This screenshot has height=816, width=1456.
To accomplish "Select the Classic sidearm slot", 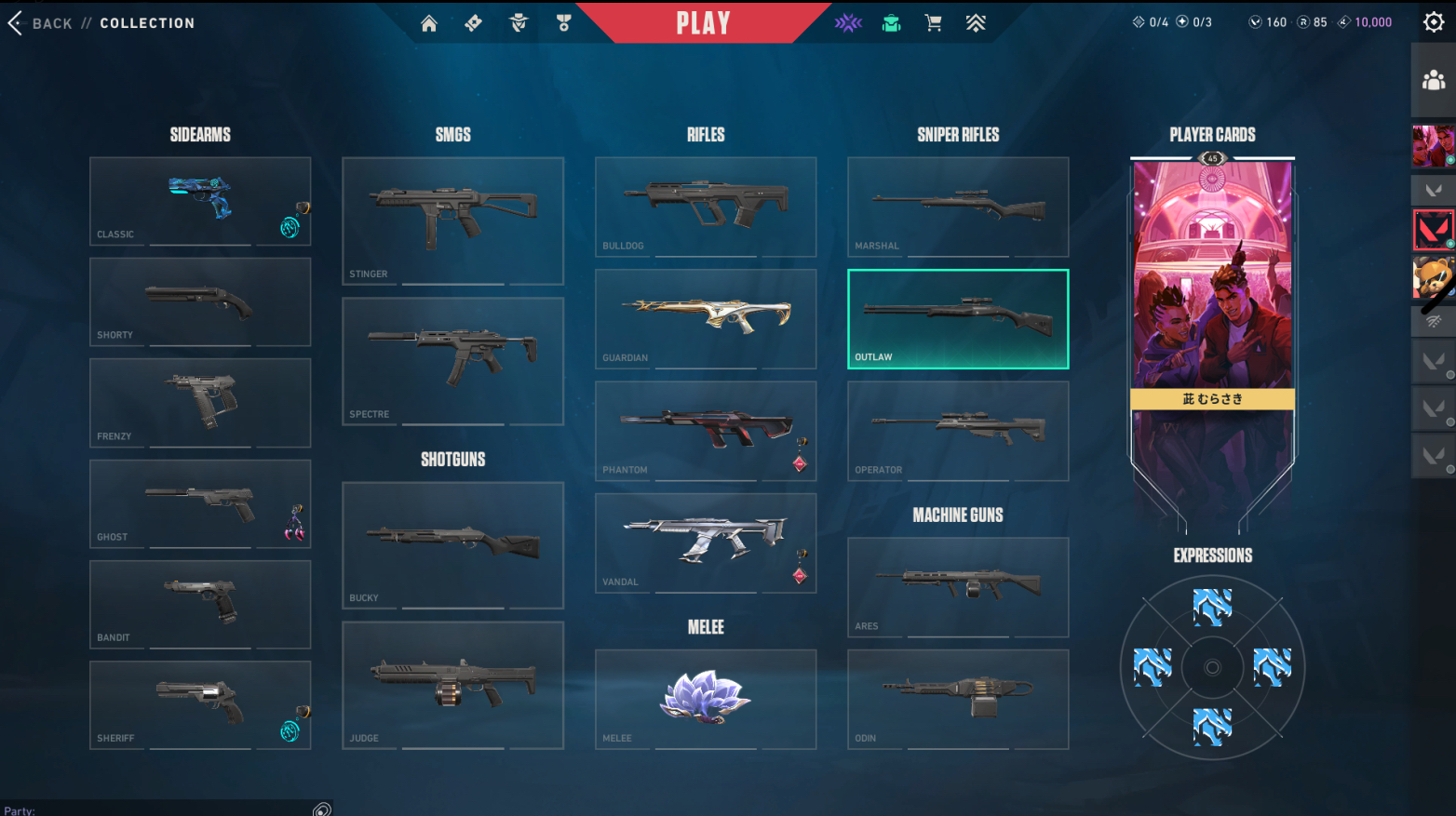I will point(199,201).
